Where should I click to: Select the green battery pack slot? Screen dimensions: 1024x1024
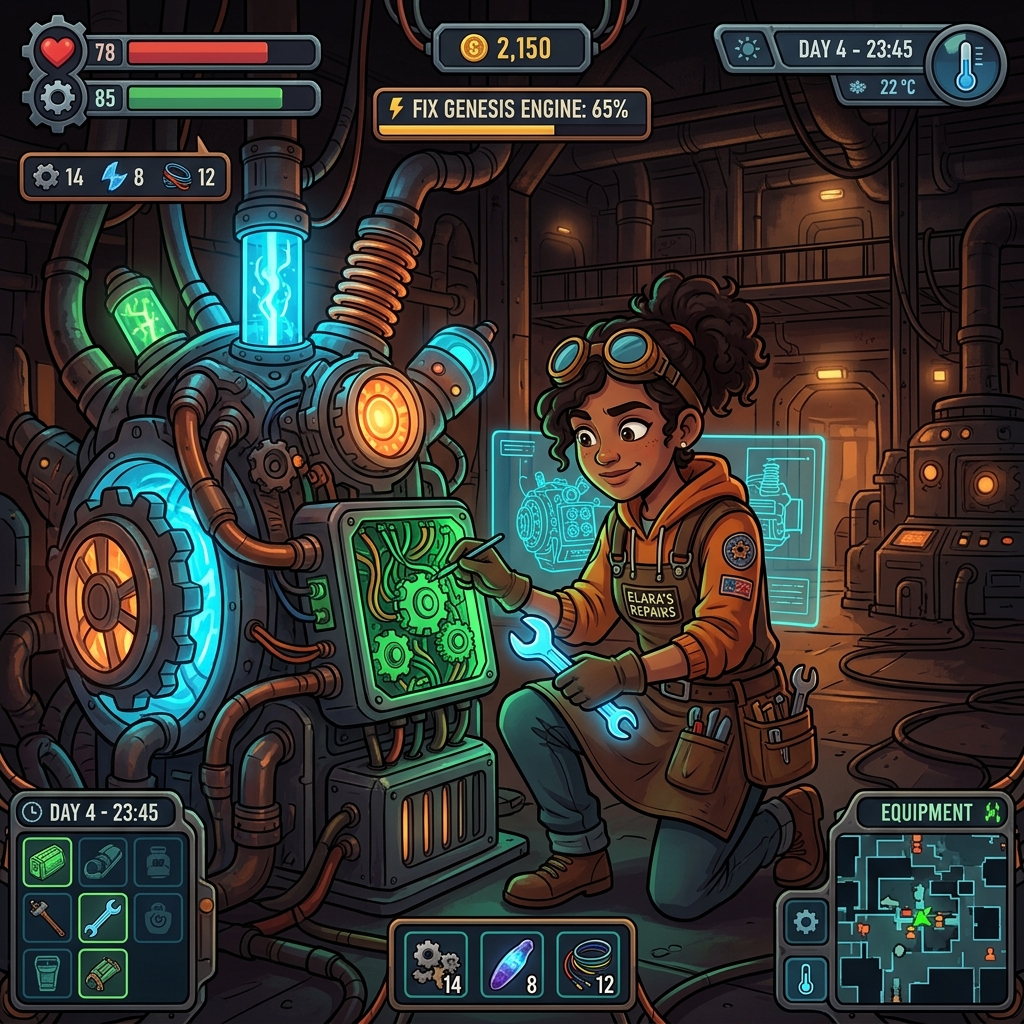click(x=47, y=863)
